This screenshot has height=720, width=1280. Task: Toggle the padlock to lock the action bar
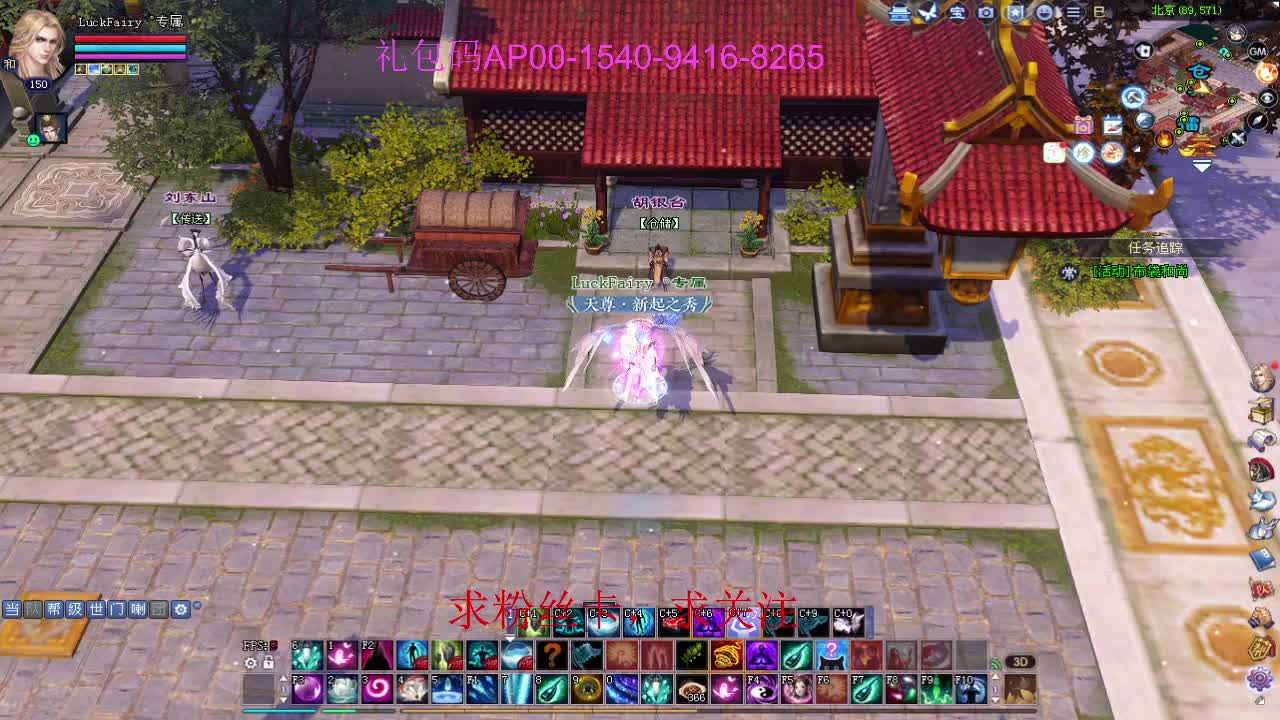click(267, 662)
